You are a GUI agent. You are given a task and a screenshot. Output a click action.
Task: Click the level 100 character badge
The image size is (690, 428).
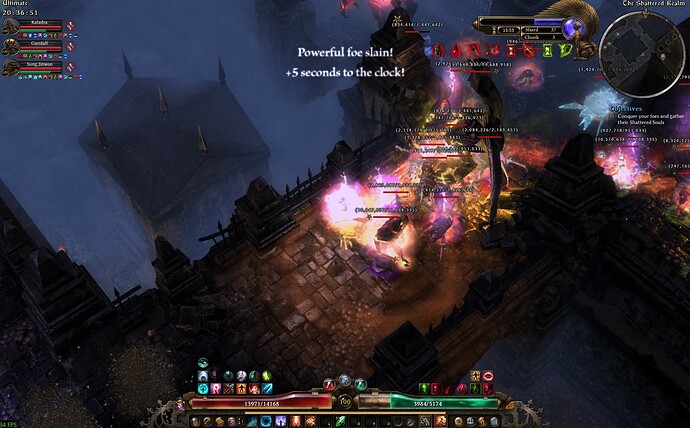pos(343,400)
